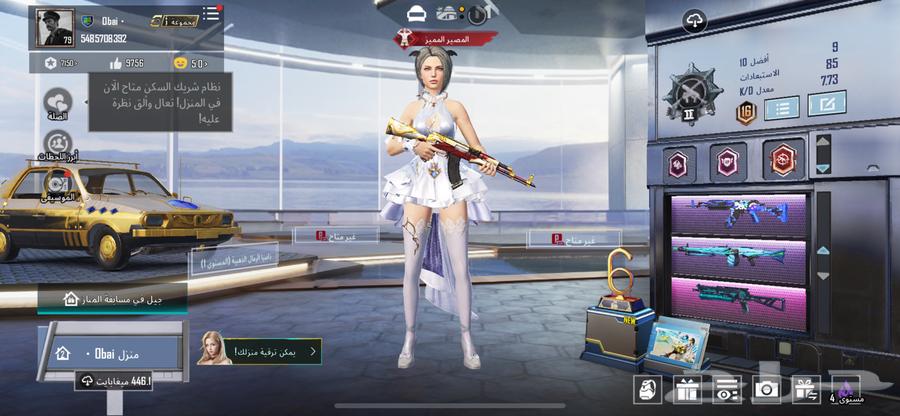This screenshot has height=416, width=900.
Task: Click the cloud download icon above stats
Action: click(x=694, y=20)
